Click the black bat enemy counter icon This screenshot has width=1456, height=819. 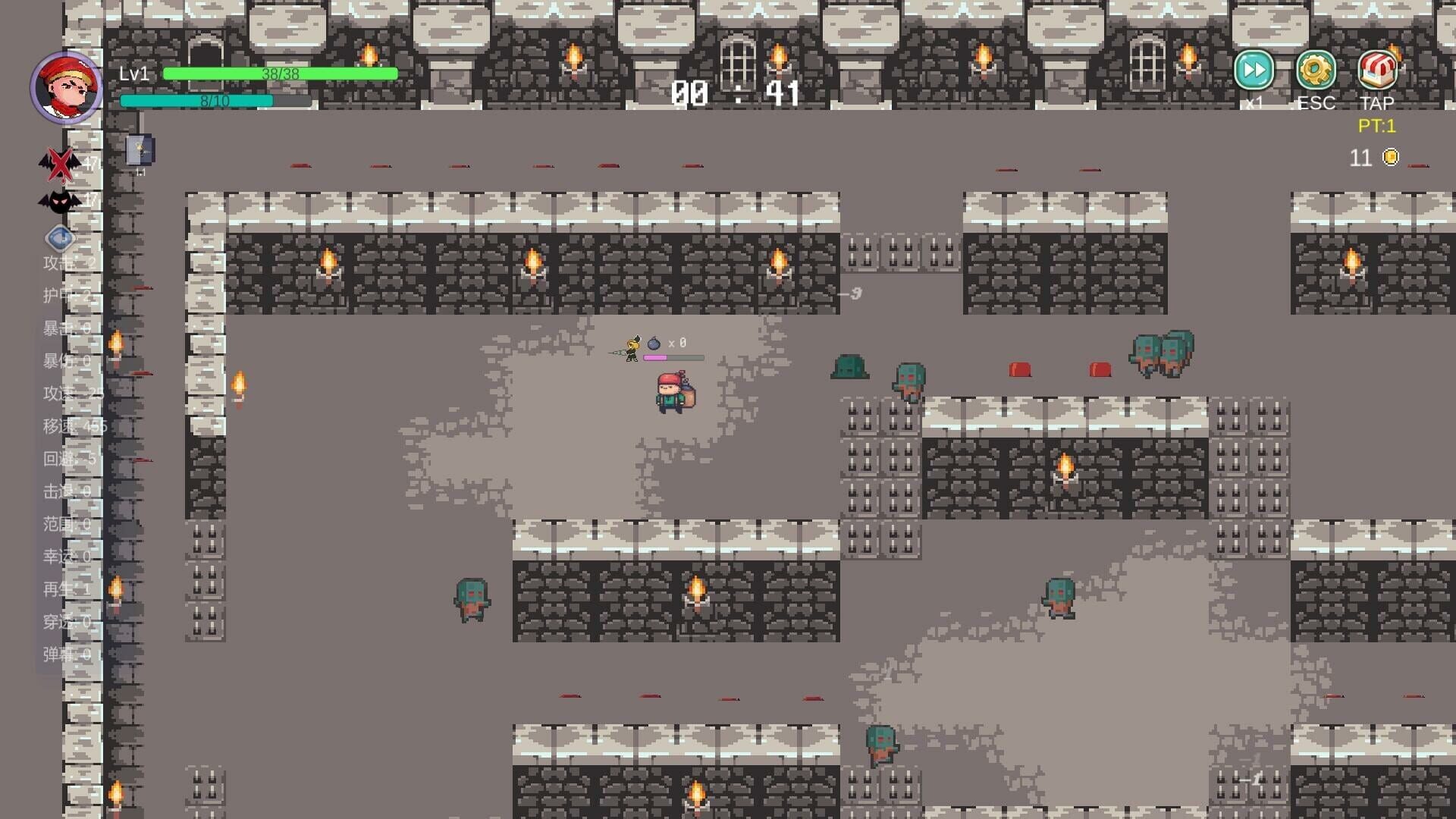click(59, 199)
